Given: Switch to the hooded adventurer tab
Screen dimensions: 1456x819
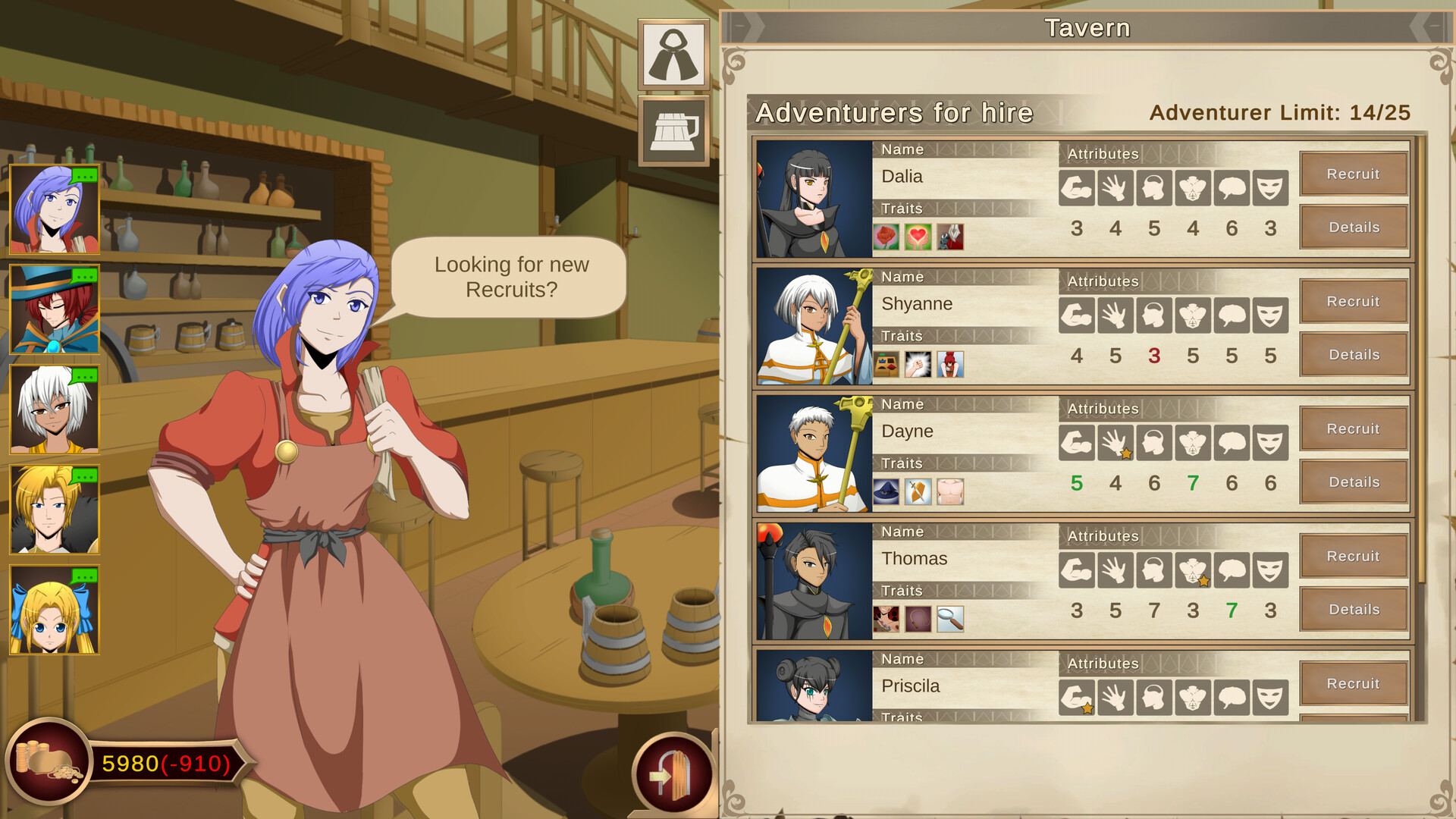Looking at the screenshot, I should point(672,55).
